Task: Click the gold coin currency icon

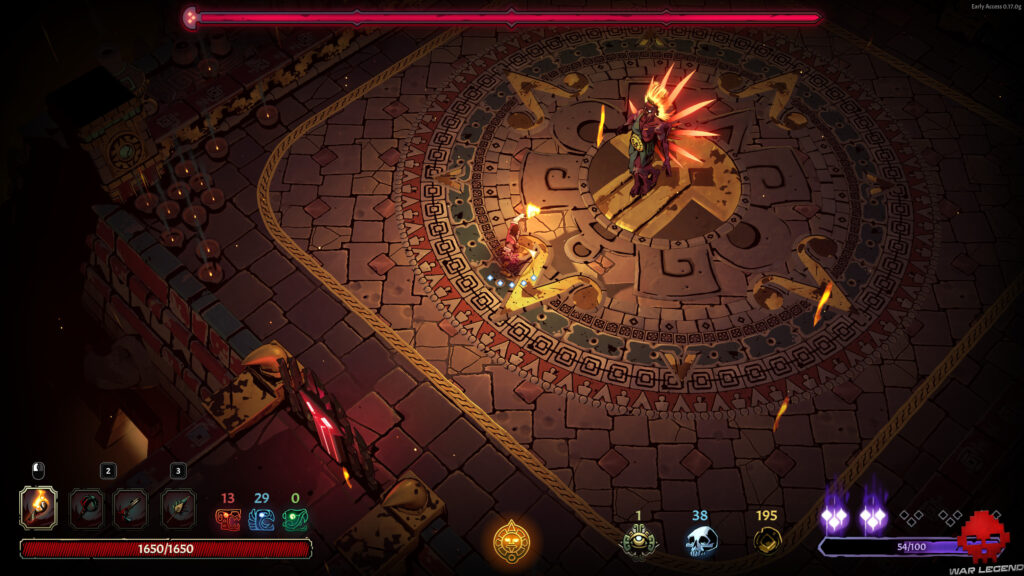Action: tap(767, 541)
